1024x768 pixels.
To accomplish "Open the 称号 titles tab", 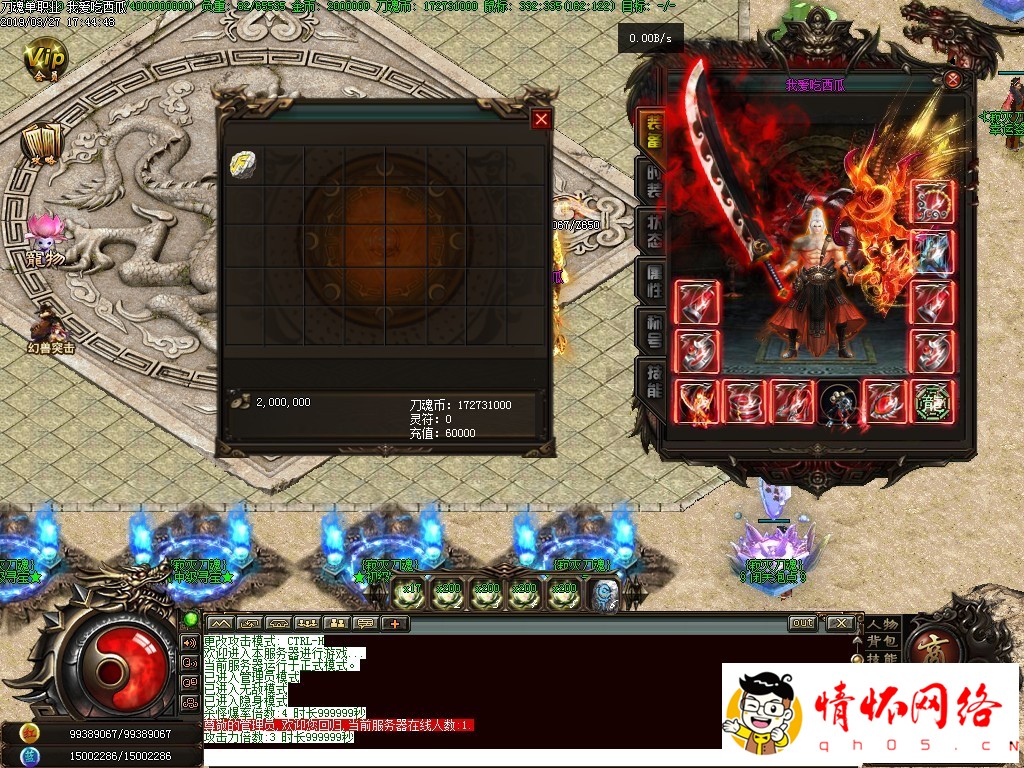I will click(x=650, y=332).
